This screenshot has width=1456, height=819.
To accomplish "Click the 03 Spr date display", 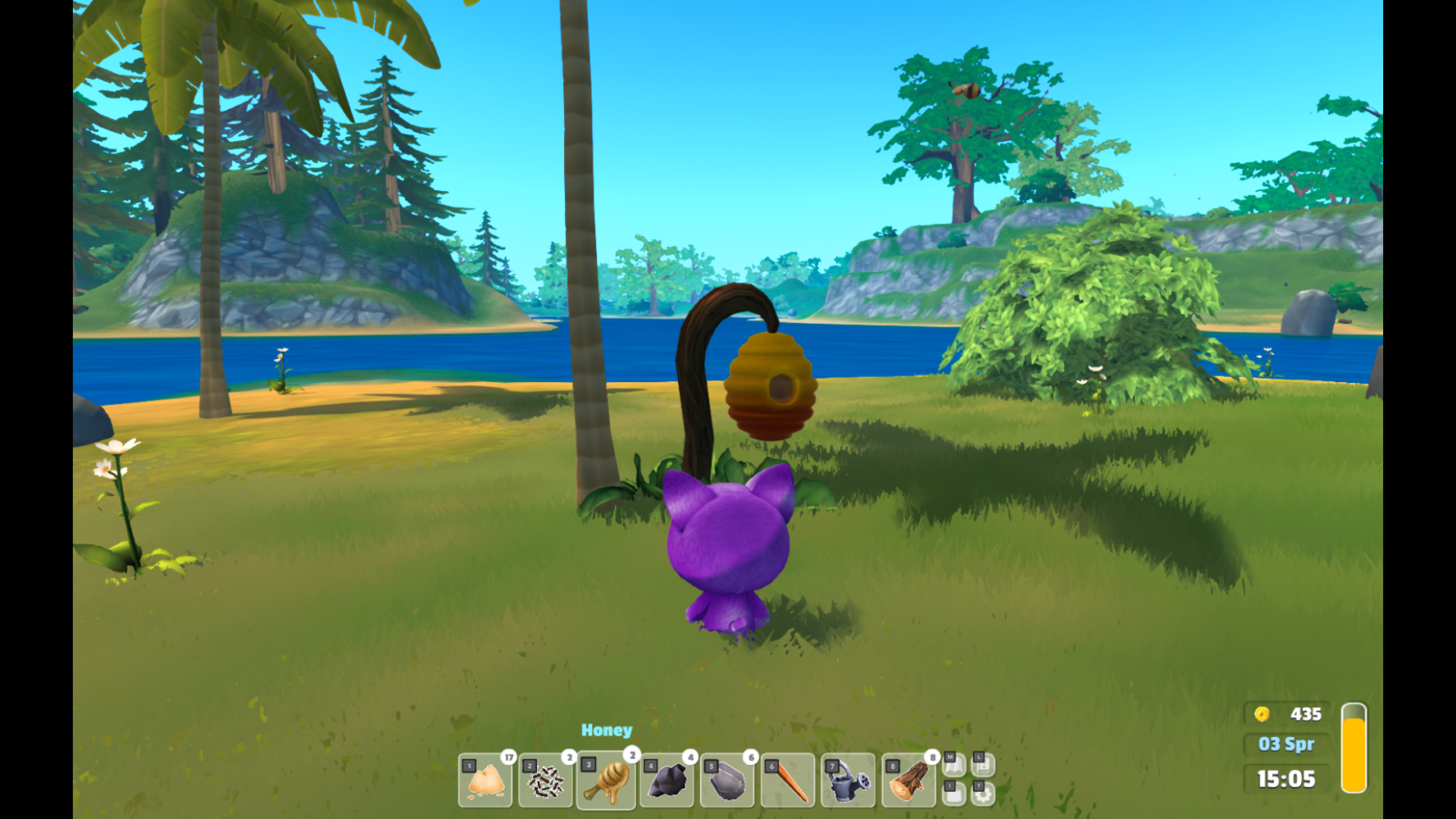I will (1288, 744).
